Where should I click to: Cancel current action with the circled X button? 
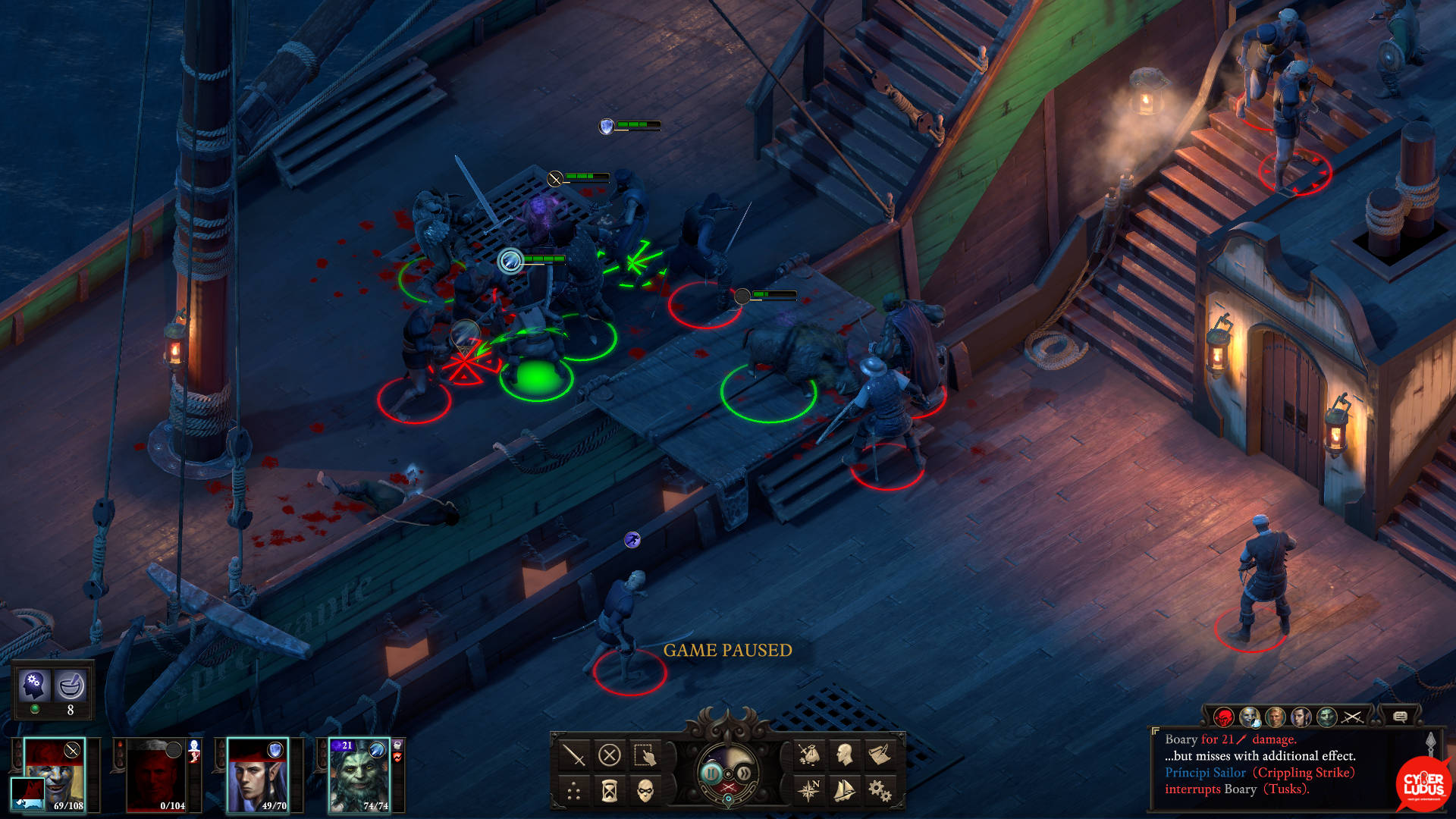610,755
